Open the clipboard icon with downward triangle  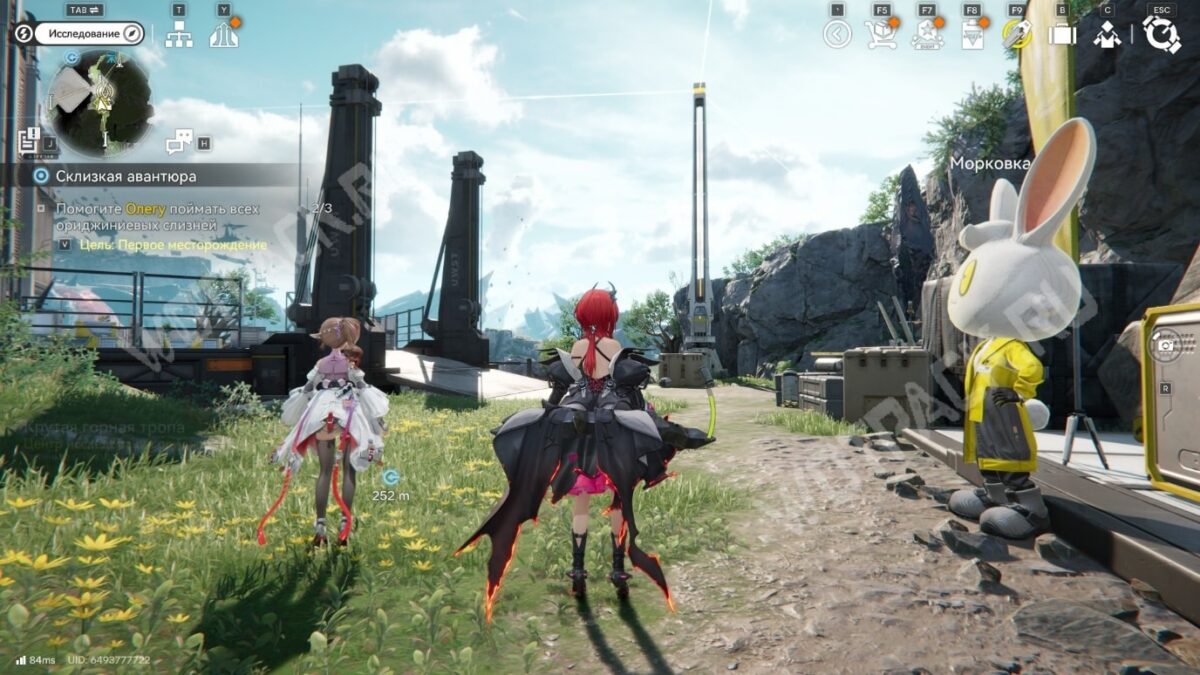[x=971, y=34]
